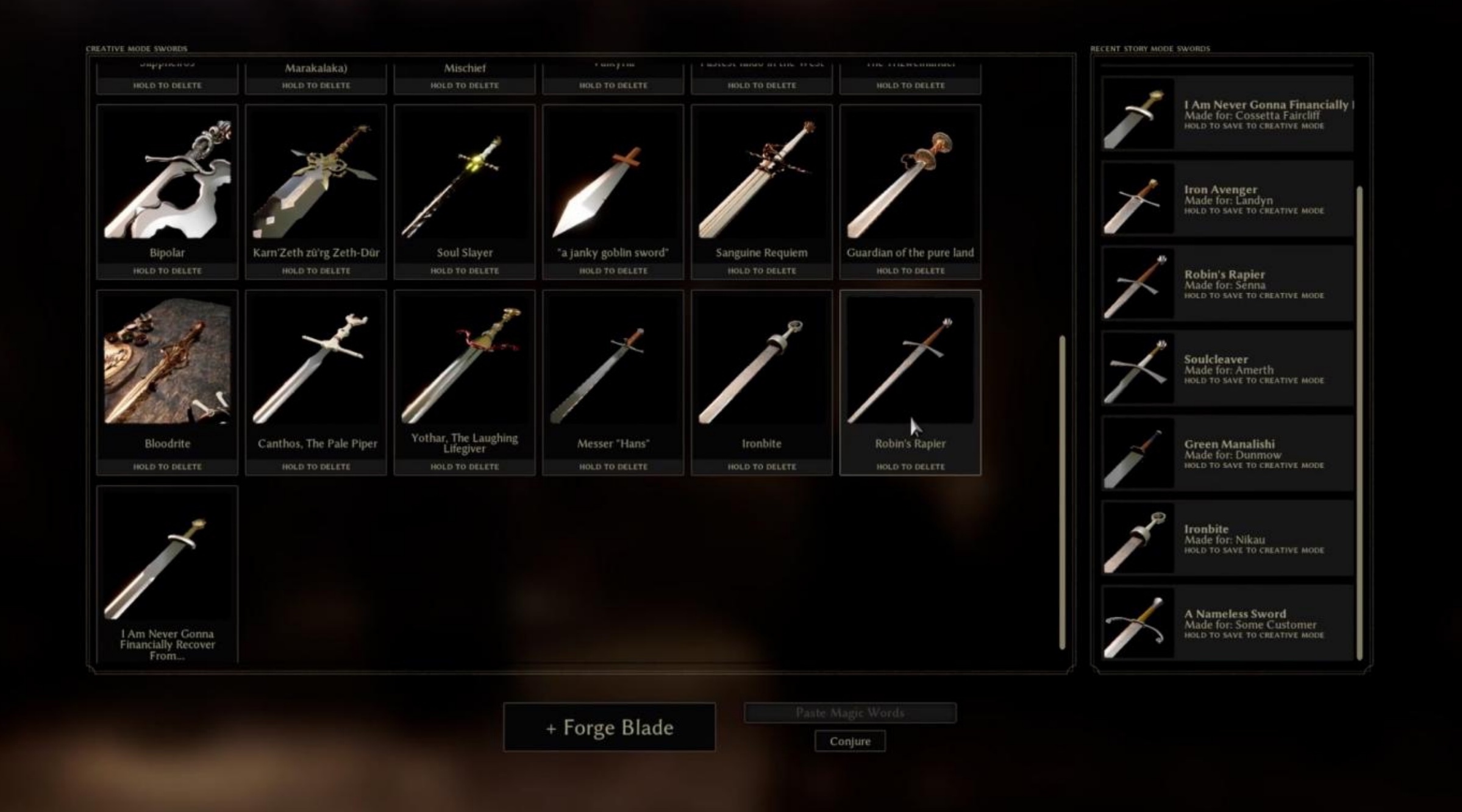1462x812 pixels.
Task: Click the creative swords panel scrollbar
Action: 1062,491
